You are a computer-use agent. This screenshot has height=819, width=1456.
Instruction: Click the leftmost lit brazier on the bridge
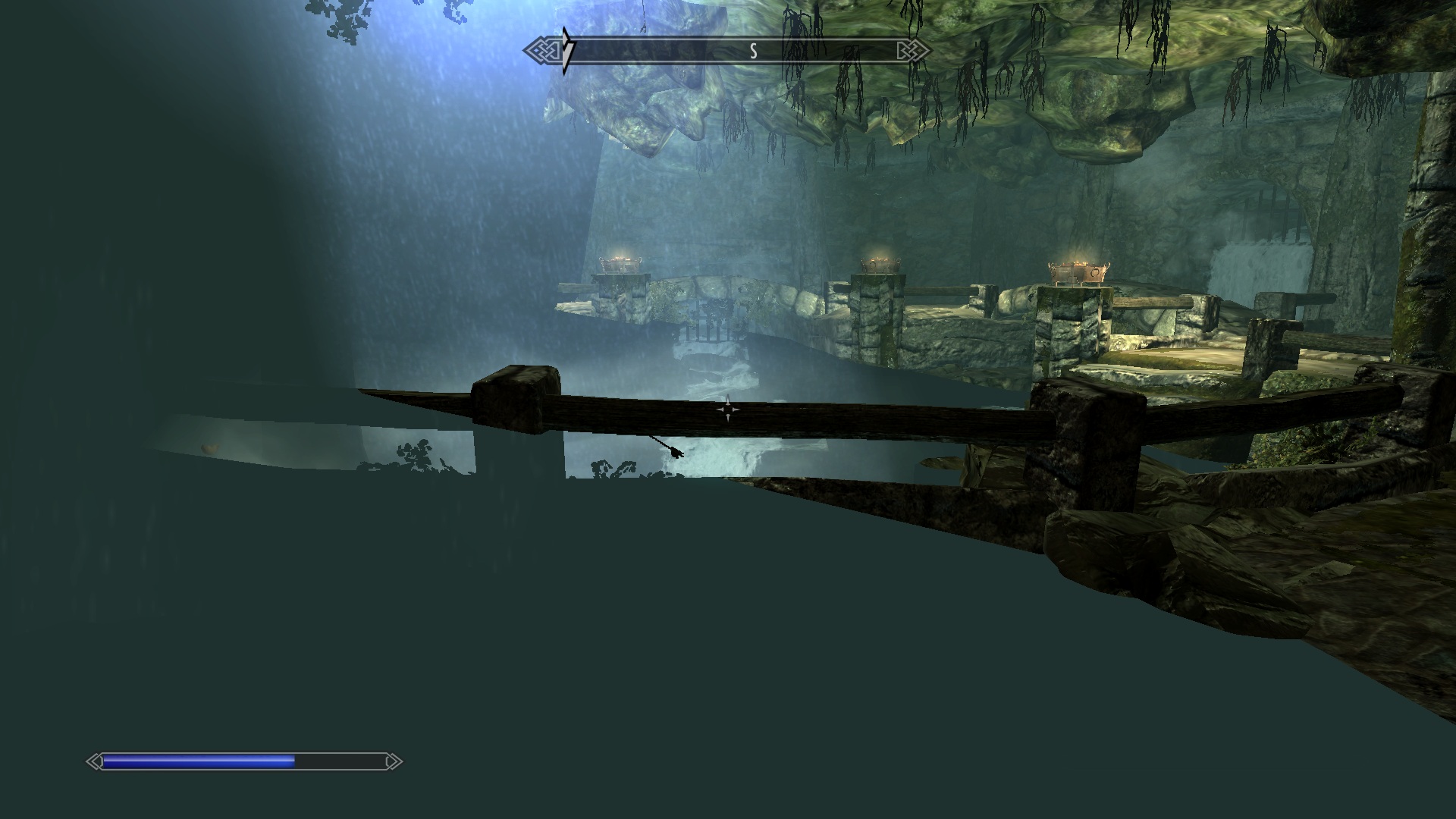(620, 265)
